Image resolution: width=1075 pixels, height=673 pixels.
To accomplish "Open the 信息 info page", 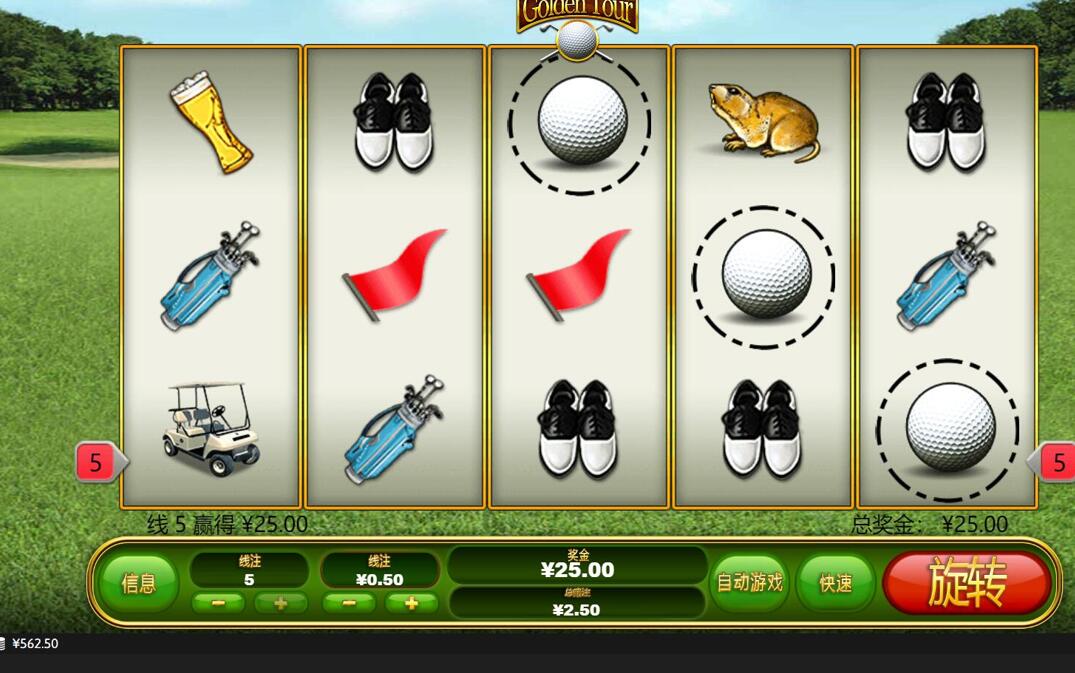I will pyautogui.click(x=139, y=584).
